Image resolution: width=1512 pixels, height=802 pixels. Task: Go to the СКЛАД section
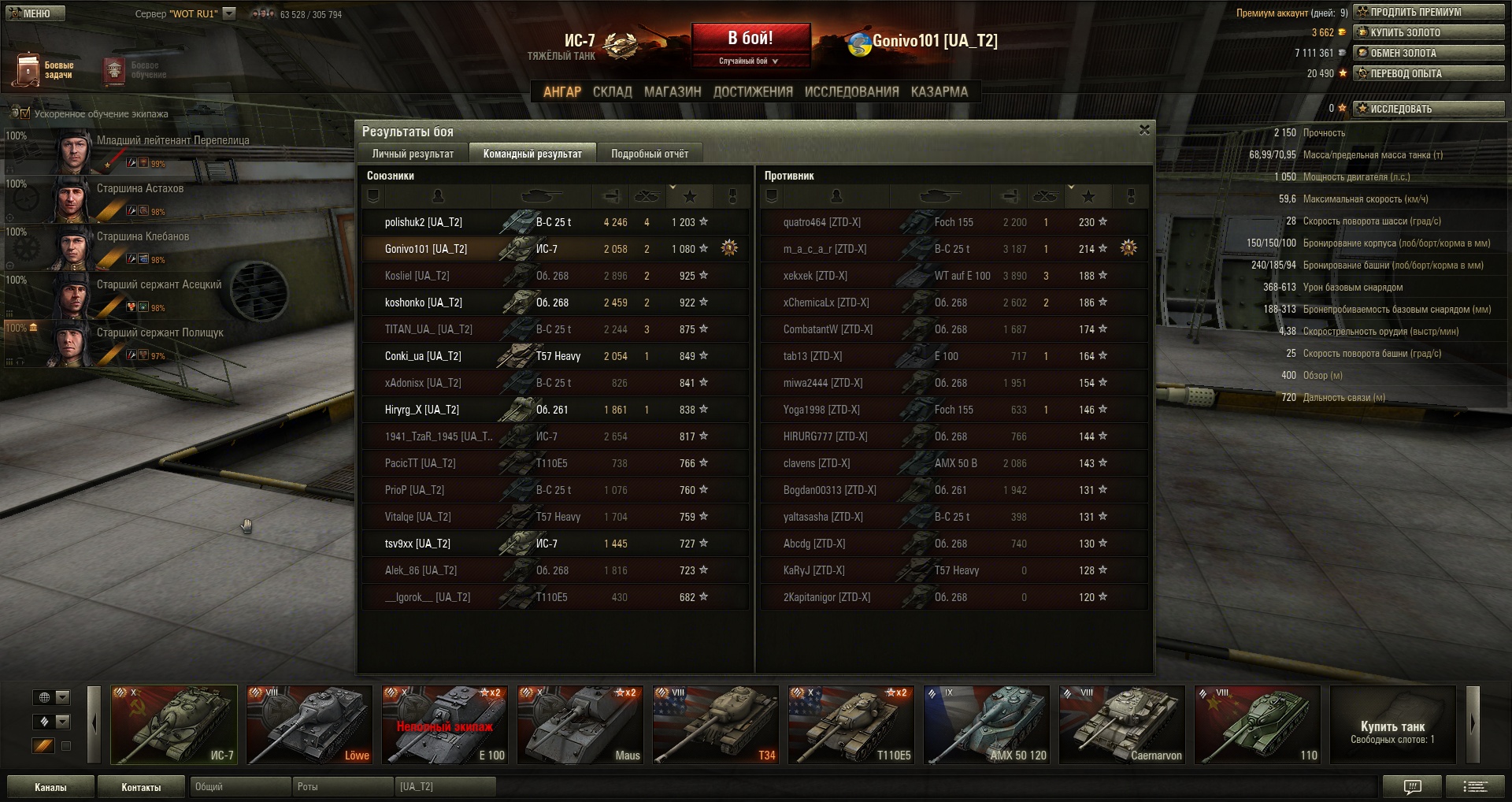pyautogui.click(x=612, y=91)
